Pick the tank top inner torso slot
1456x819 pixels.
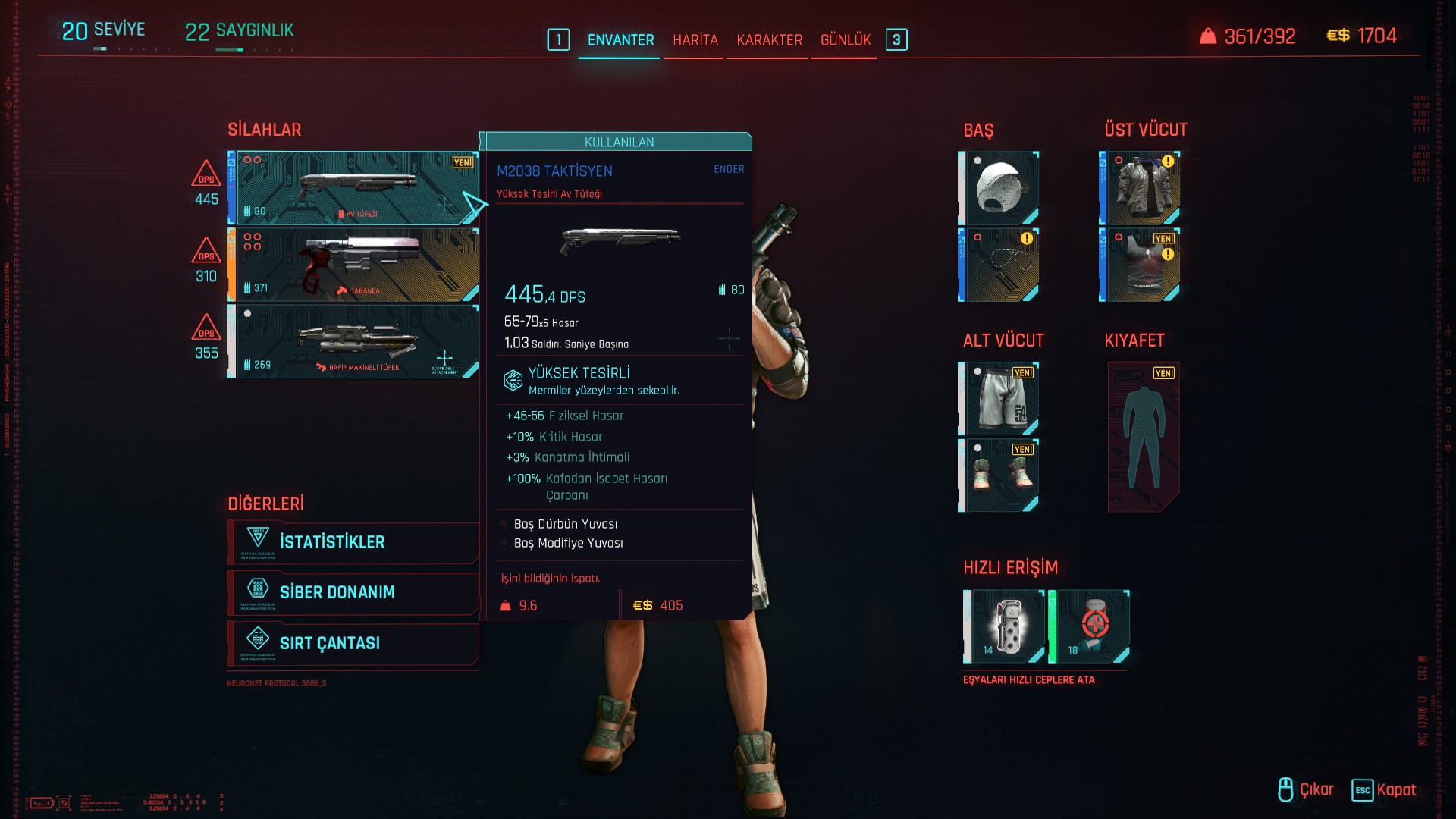1141,265
